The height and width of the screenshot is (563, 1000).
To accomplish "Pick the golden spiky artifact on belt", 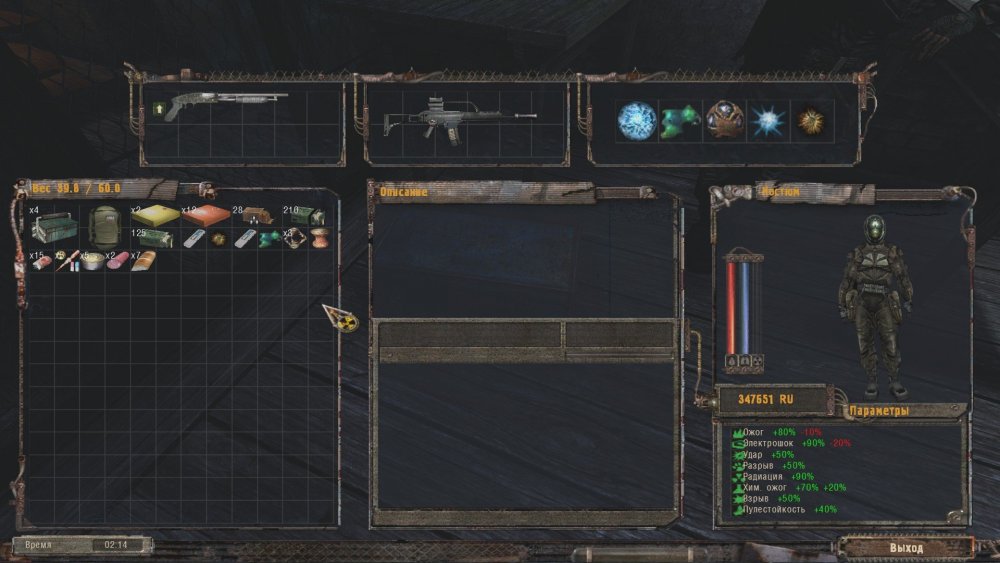I will point(811,121).
